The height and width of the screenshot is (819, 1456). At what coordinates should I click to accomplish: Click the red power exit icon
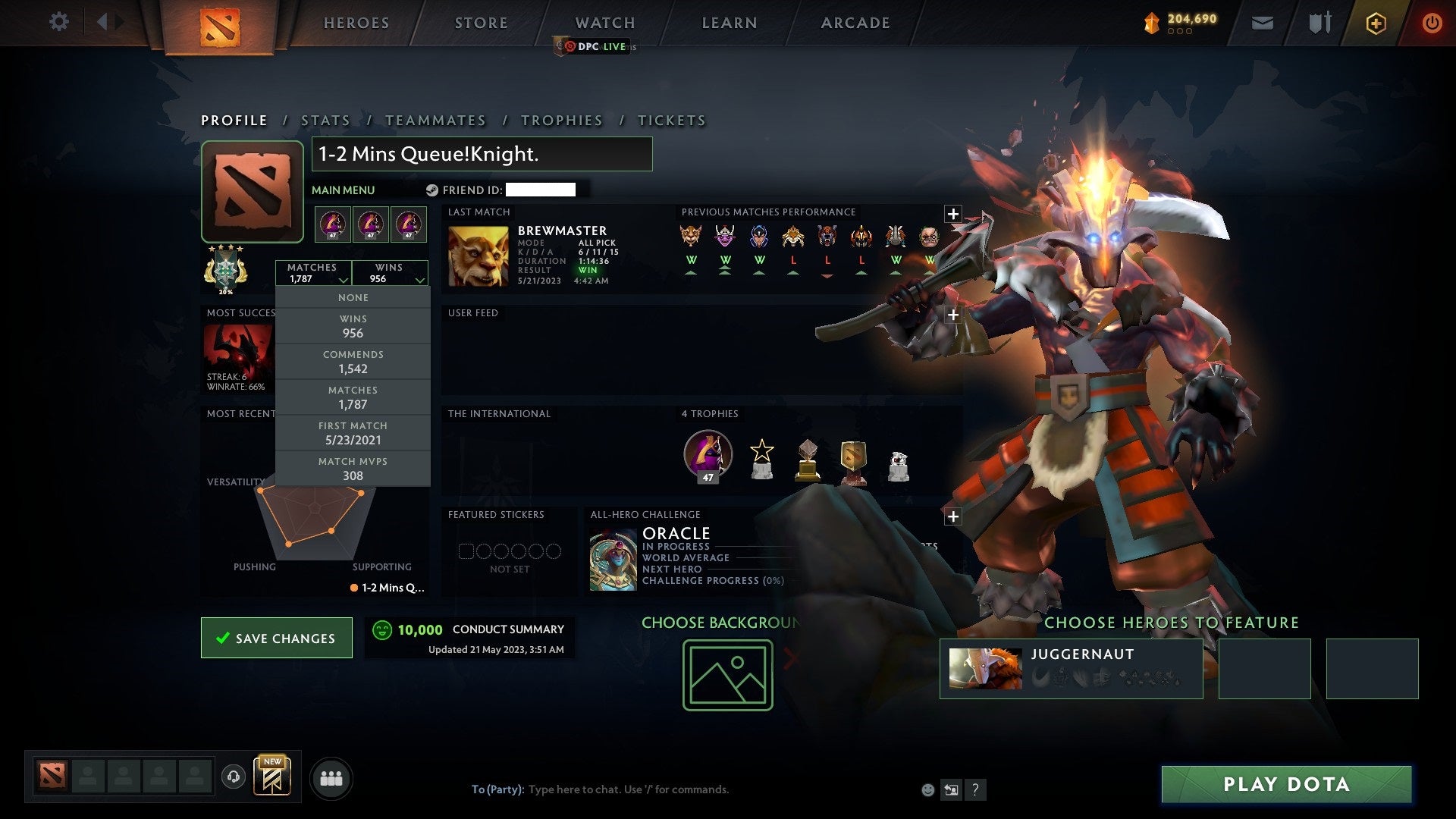tap(1432, 22)
